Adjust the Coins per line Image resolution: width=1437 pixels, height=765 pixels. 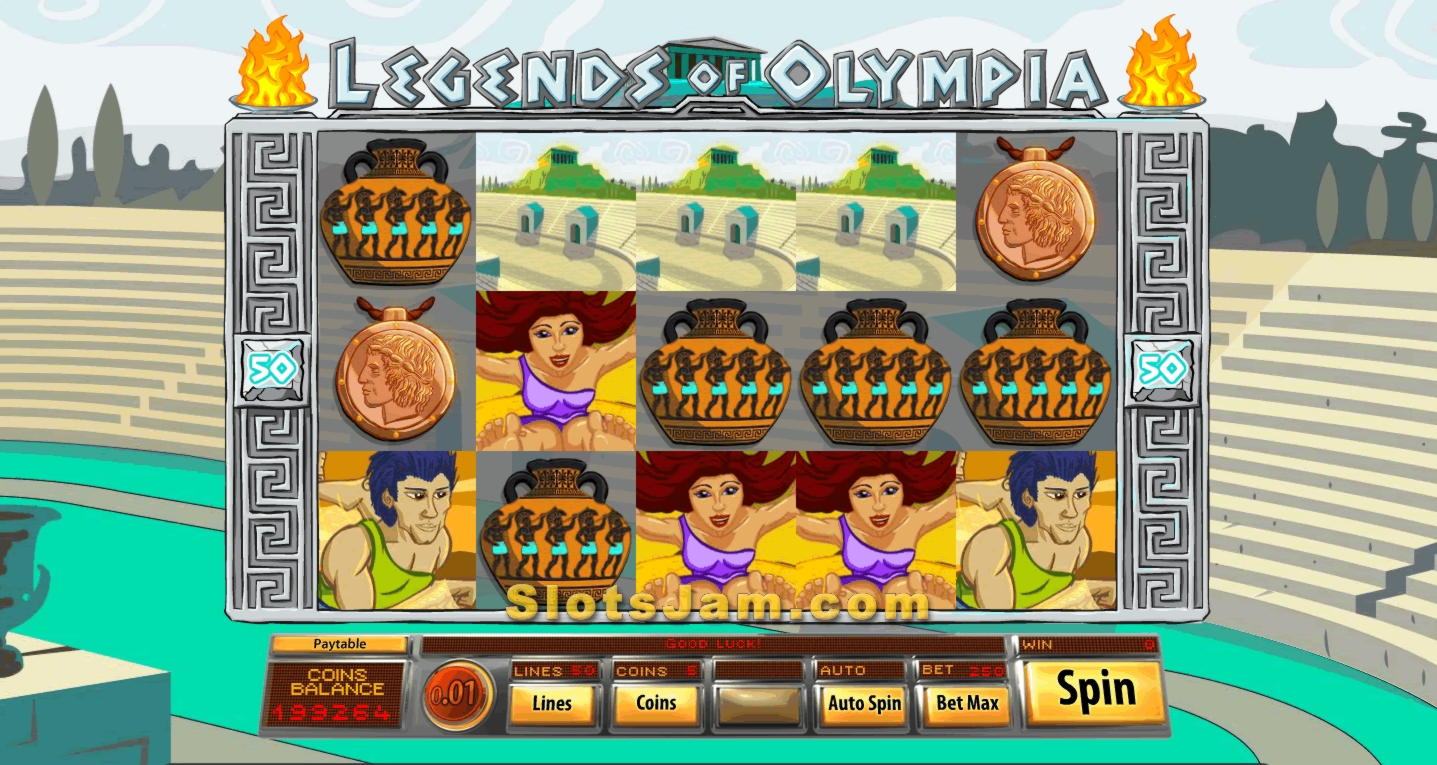tap(656, 703)
